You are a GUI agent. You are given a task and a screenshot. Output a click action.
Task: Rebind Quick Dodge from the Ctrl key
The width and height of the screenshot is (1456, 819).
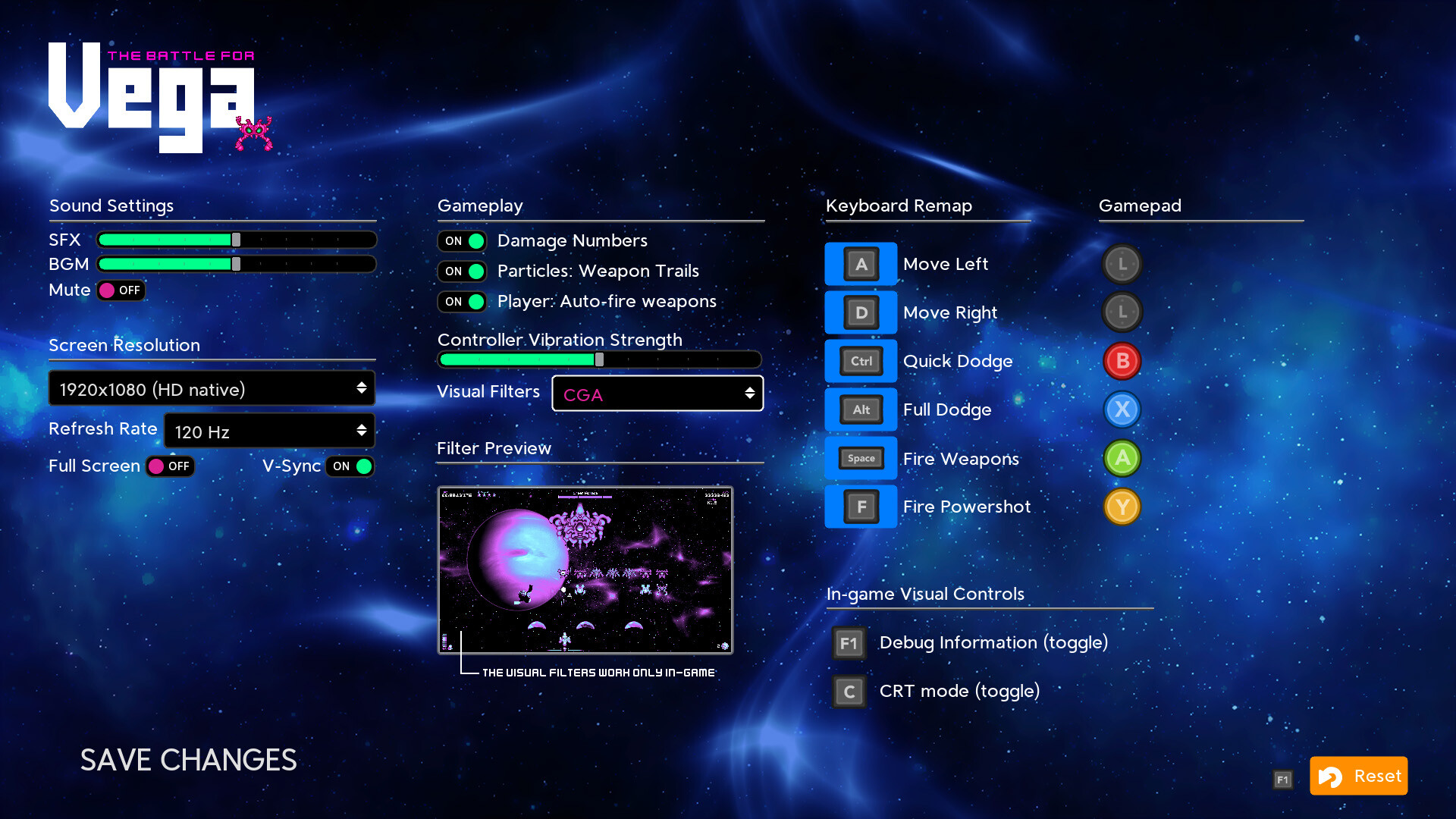pos(860,361)
